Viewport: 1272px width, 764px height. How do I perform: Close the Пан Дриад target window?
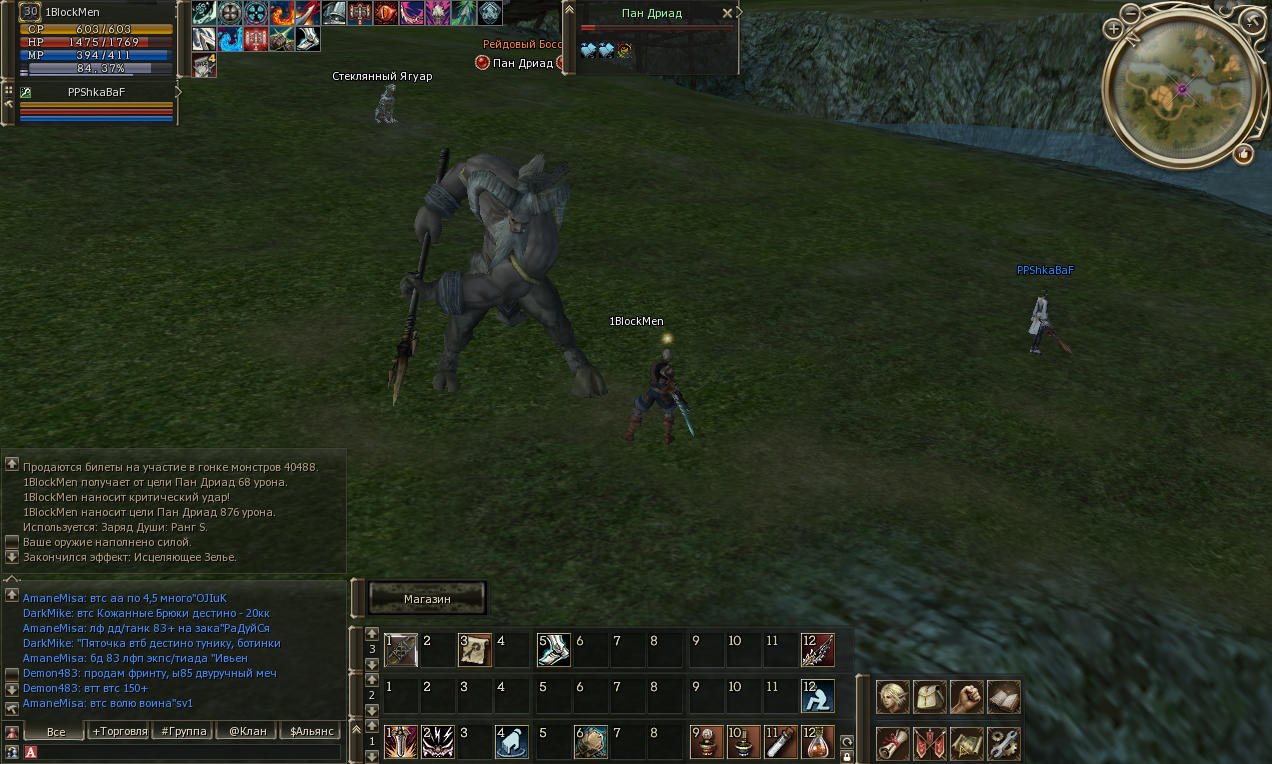pos(727,14)
